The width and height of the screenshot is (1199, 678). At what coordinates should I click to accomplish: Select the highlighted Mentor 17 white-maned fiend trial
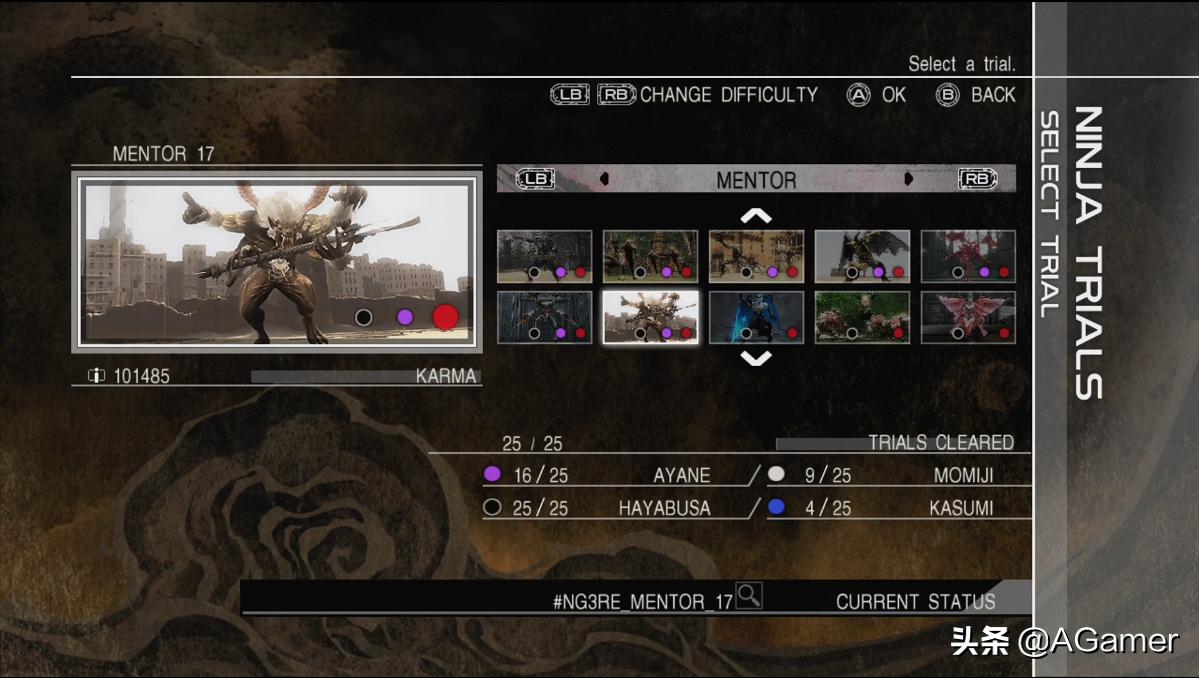pyautogui.click(x=650, y=317)
